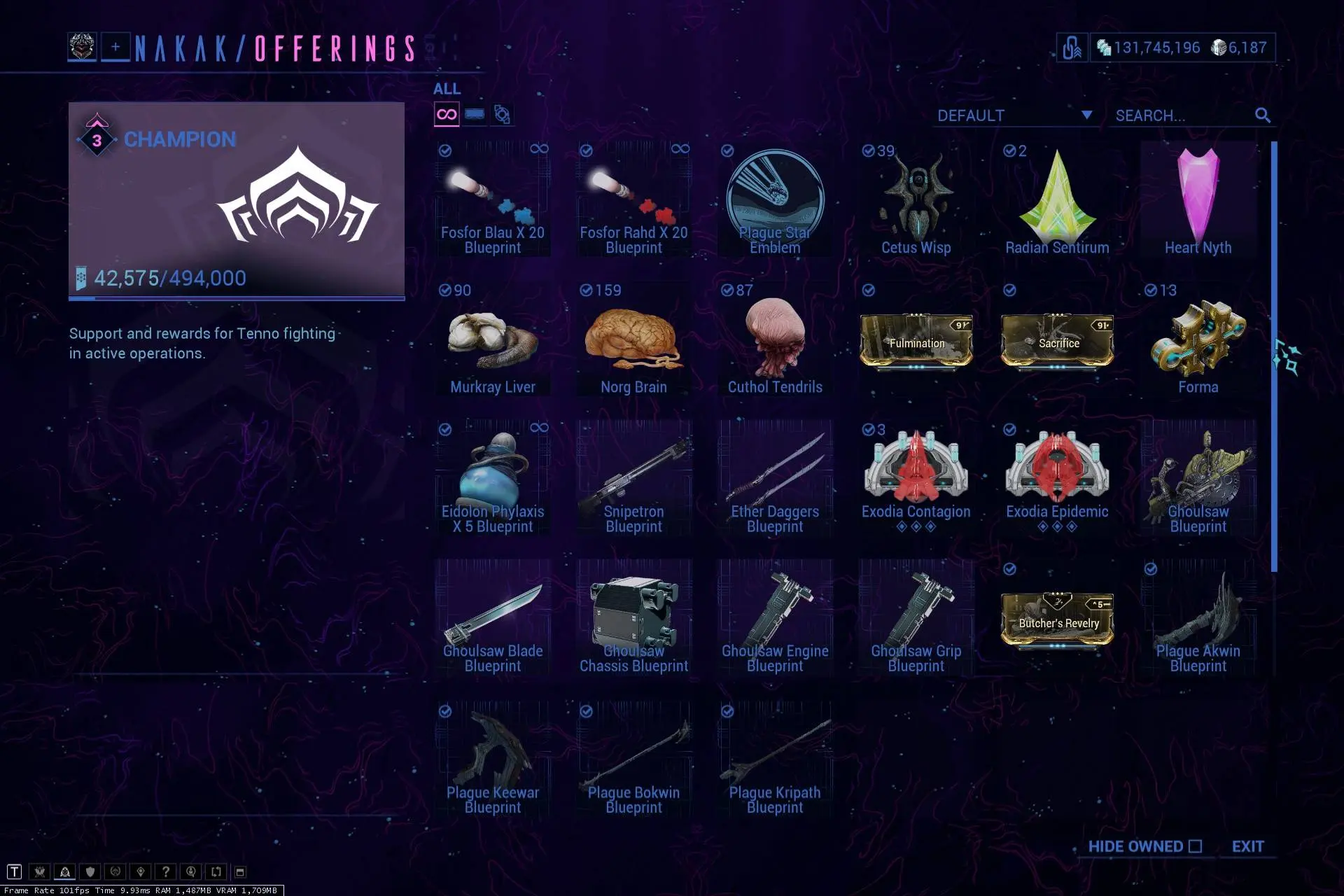Select the infinity filter tab under ALL
This screenshot has height=896, width=1344.
point(446,113)
